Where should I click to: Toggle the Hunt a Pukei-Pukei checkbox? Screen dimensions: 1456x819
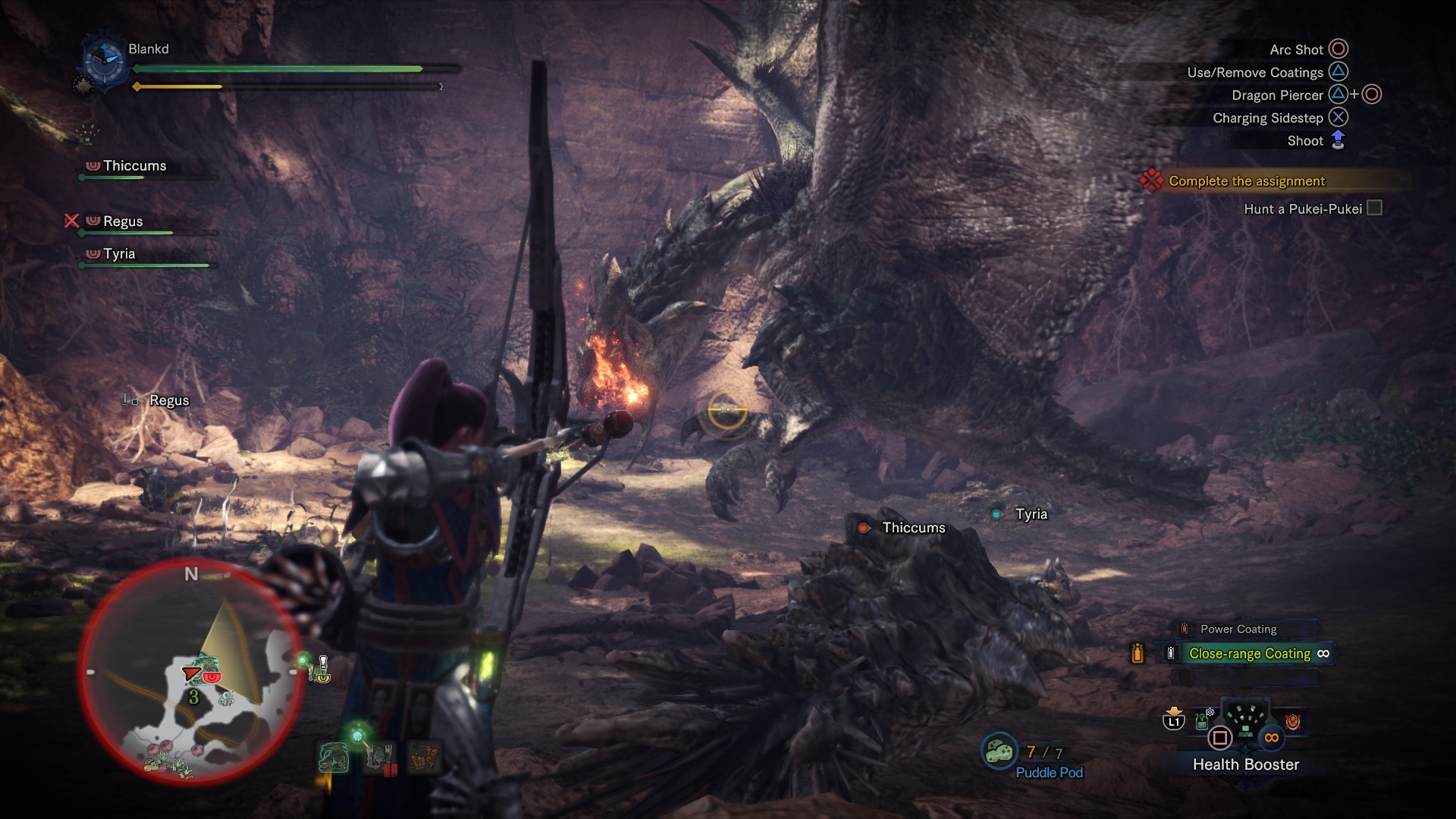tap(1374, 209)
